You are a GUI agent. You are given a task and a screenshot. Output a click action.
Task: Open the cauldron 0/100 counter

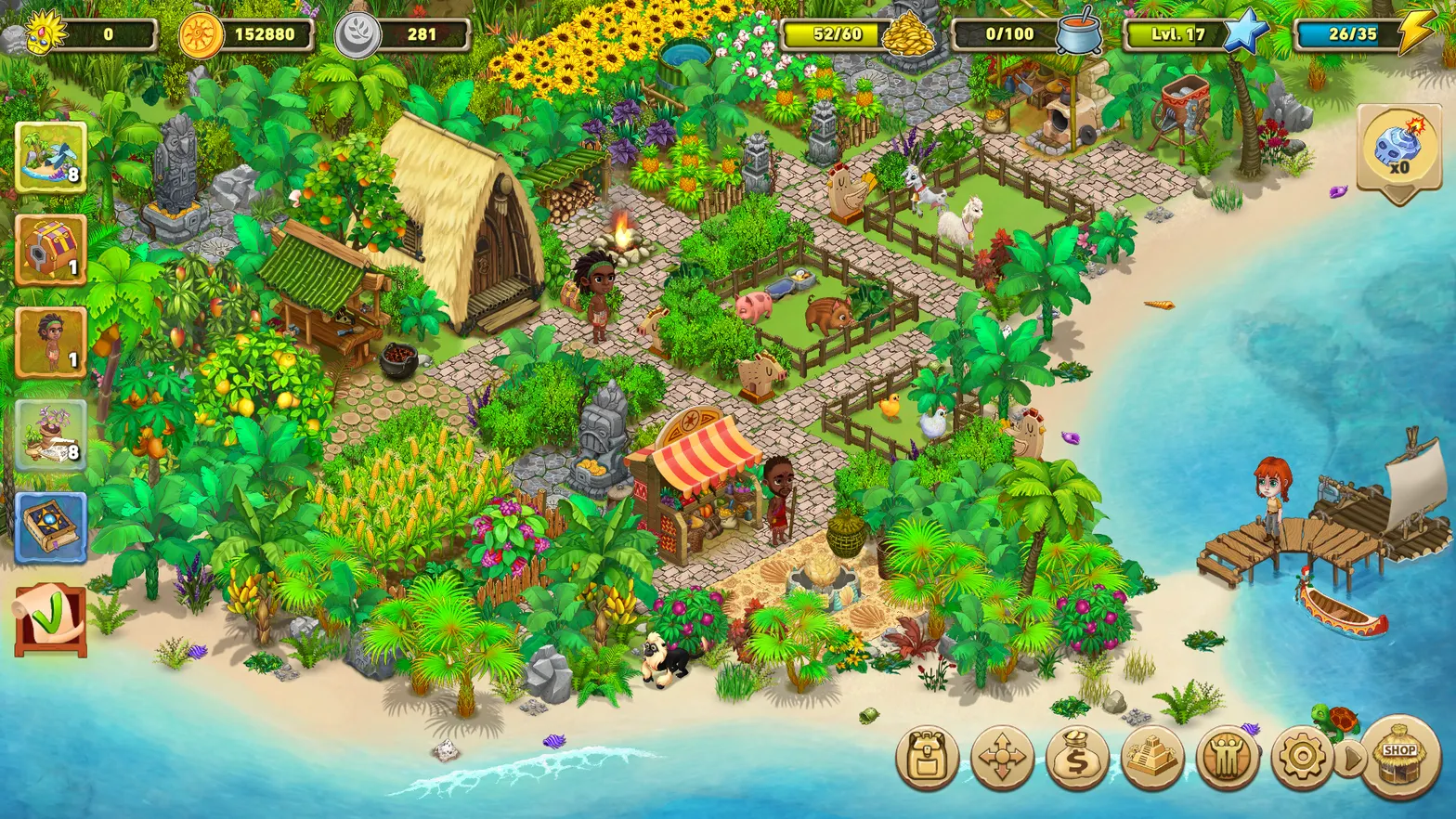coord(1008,34)
